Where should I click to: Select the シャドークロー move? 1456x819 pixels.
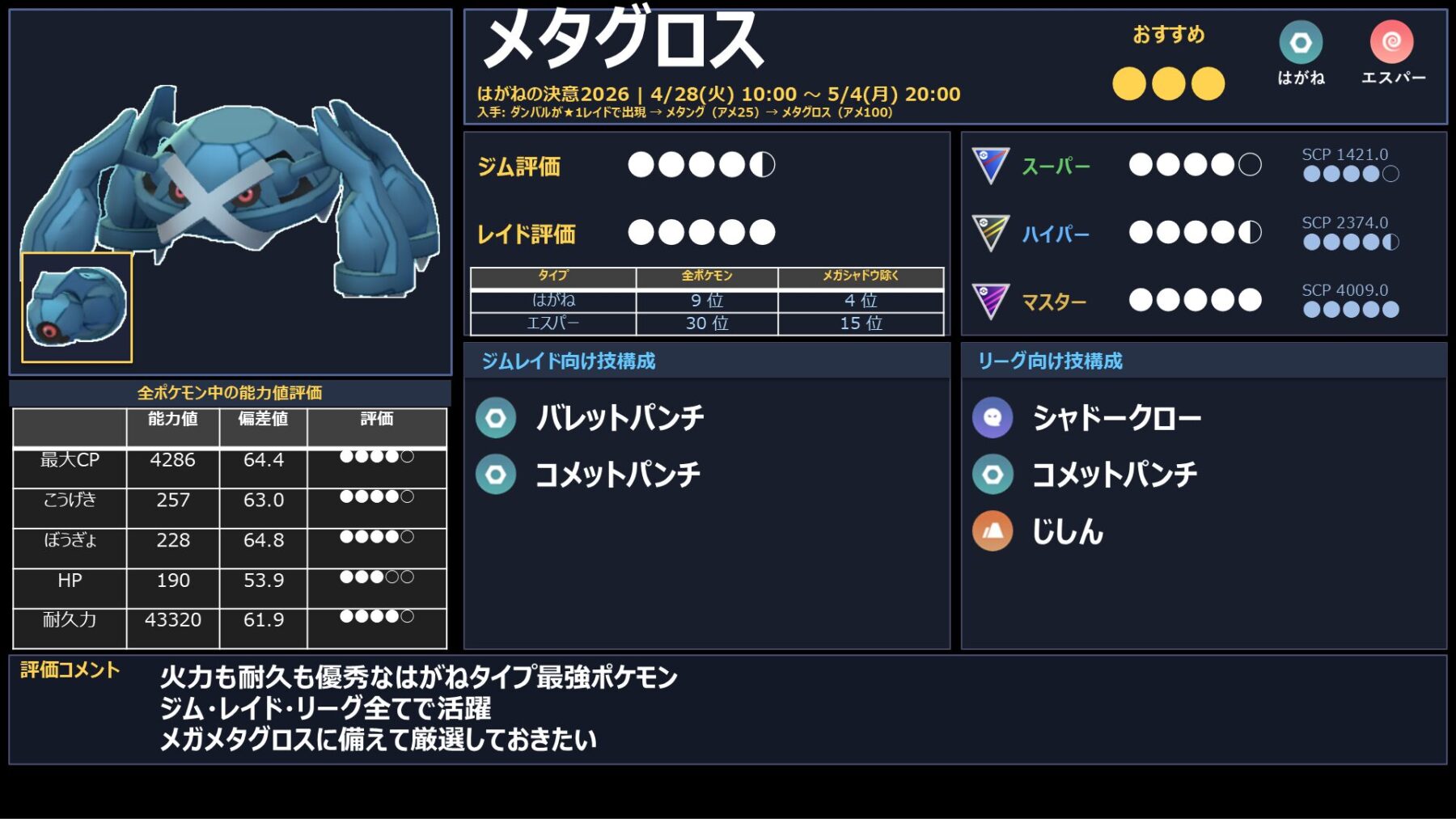[1116, 418]
